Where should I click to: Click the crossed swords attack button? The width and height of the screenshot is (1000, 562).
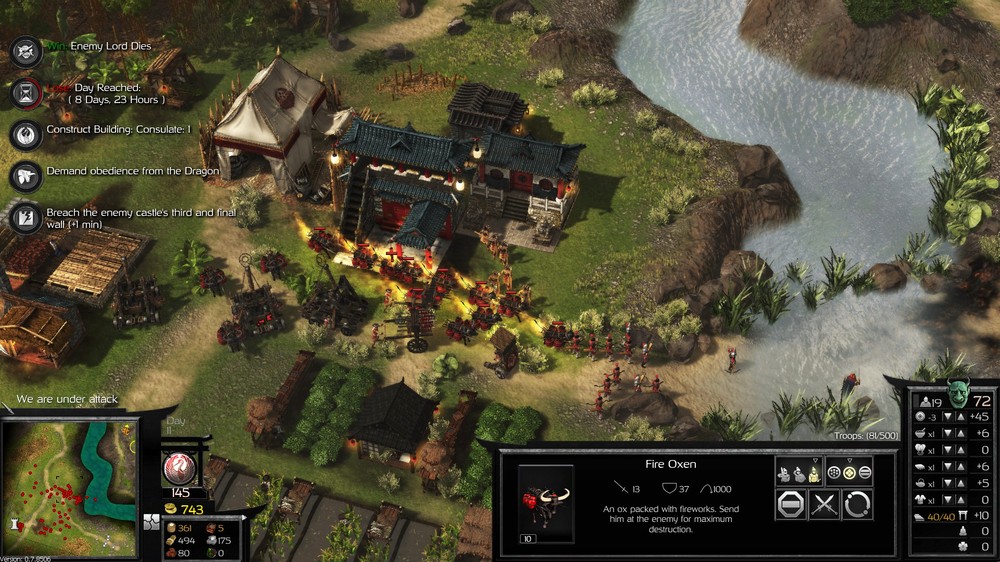pos(824,504)
